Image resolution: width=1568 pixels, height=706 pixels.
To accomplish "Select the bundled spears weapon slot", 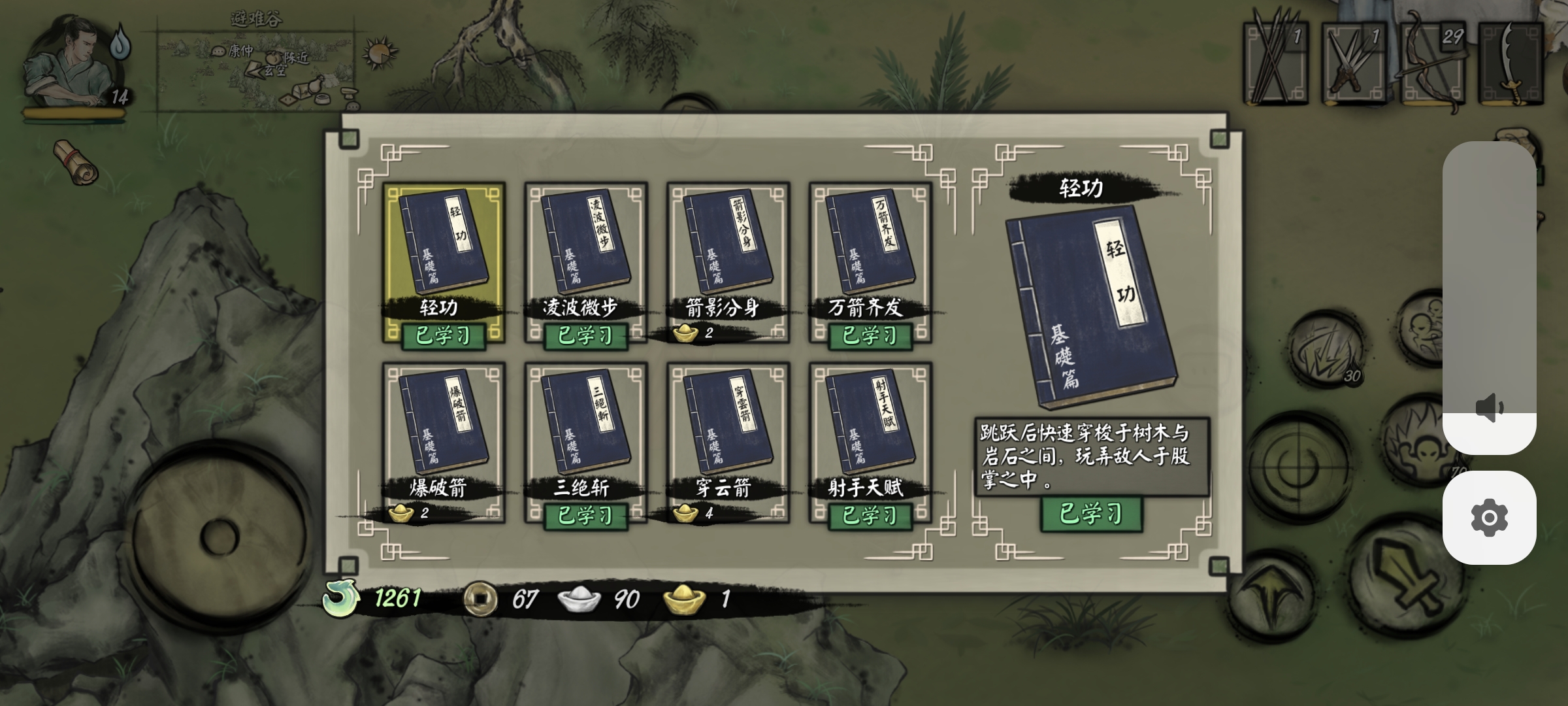I will 1276,62.
